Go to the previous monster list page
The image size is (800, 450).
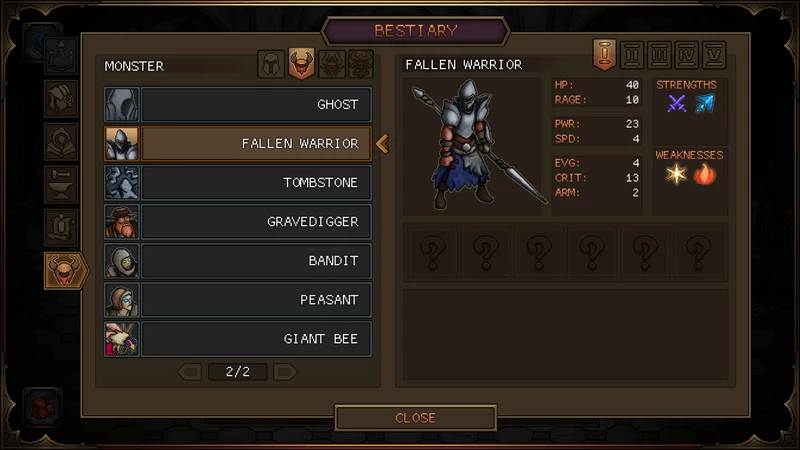tap(190, 372)
